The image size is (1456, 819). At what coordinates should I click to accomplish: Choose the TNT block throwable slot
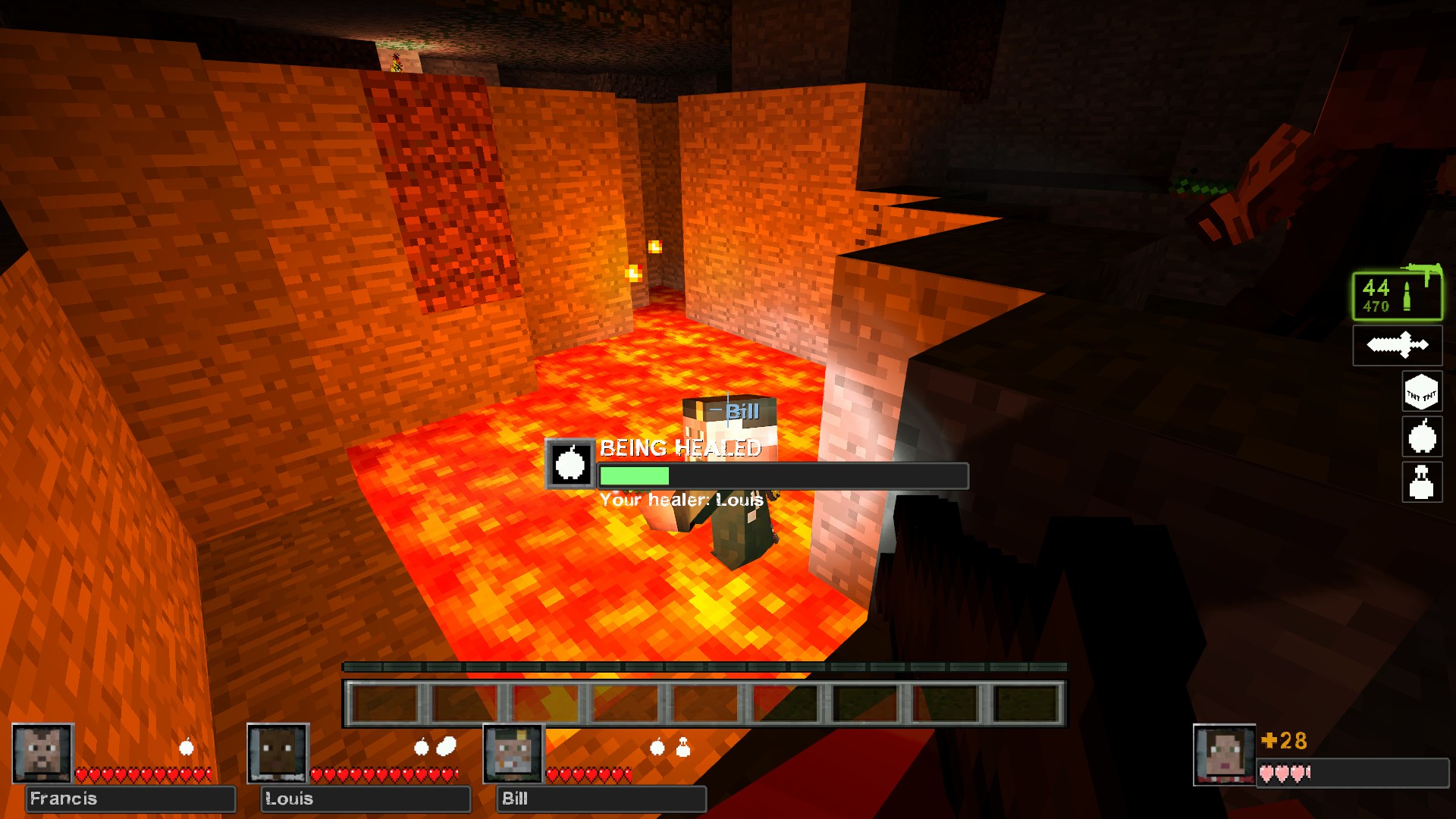(1421, 392)
